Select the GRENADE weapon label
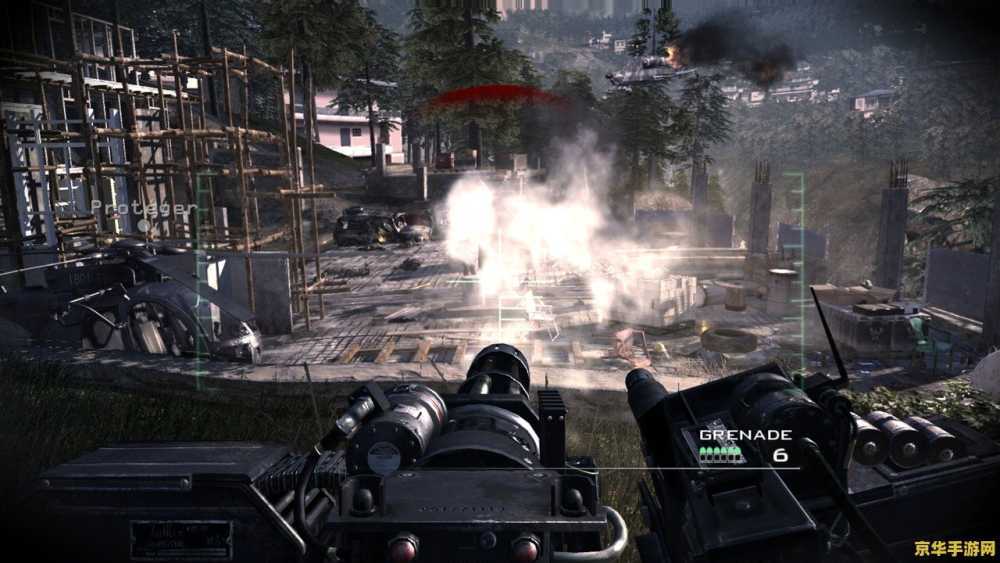1000x563 pixels. click(x=745, y=435)
